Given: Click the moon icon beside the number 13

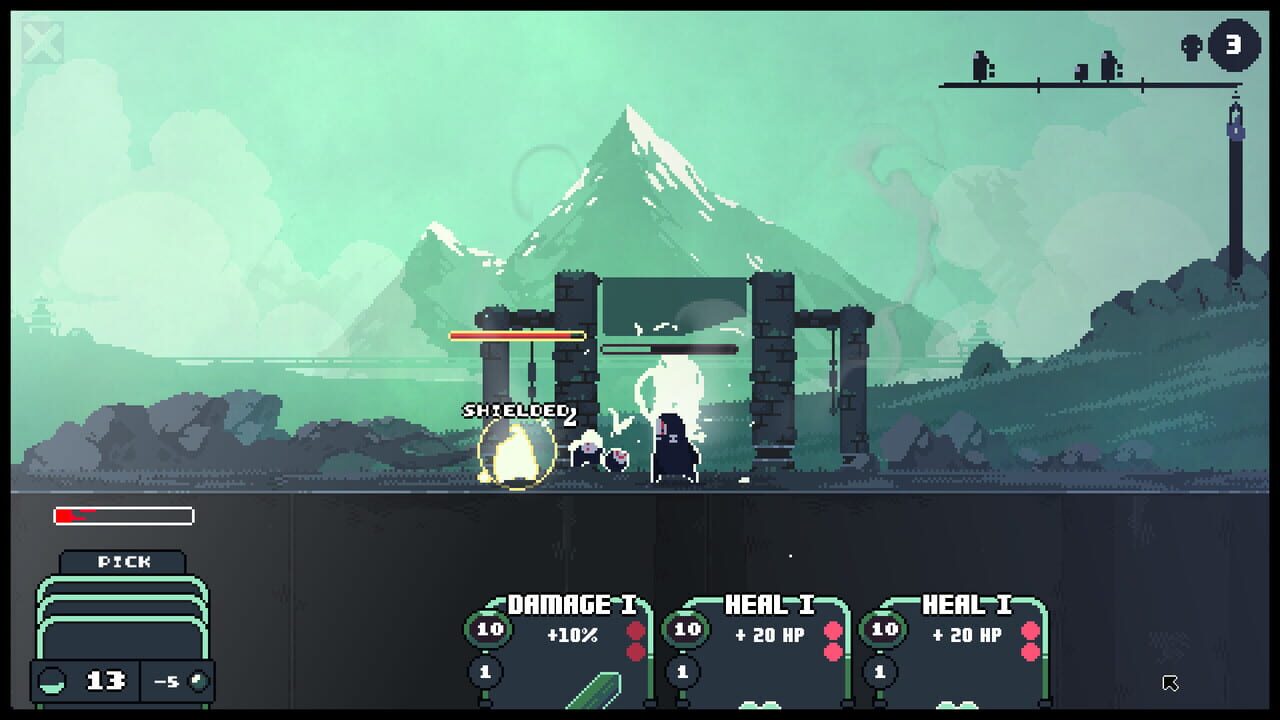Looking at the screenshot, I should click(x=51, y=681).
